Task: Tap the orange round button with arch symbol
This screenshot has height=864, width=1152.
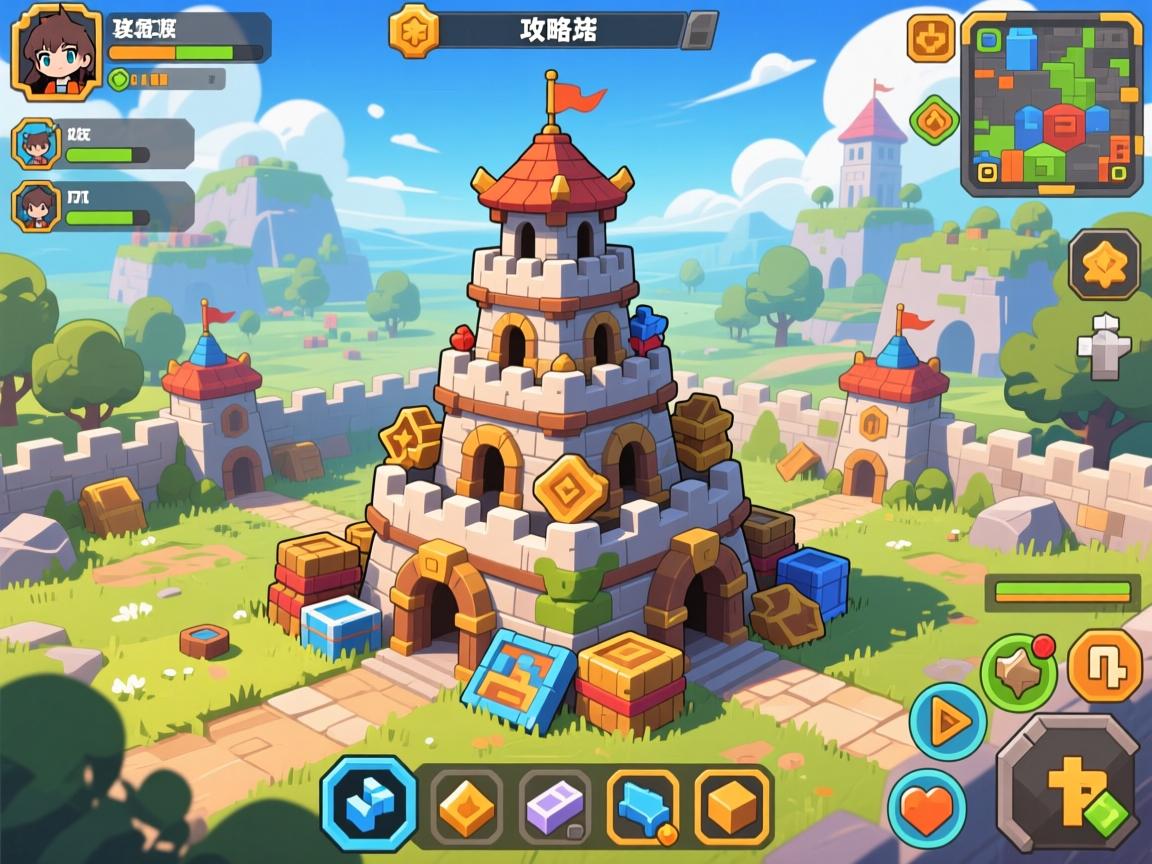Action: click(1105, 666)
